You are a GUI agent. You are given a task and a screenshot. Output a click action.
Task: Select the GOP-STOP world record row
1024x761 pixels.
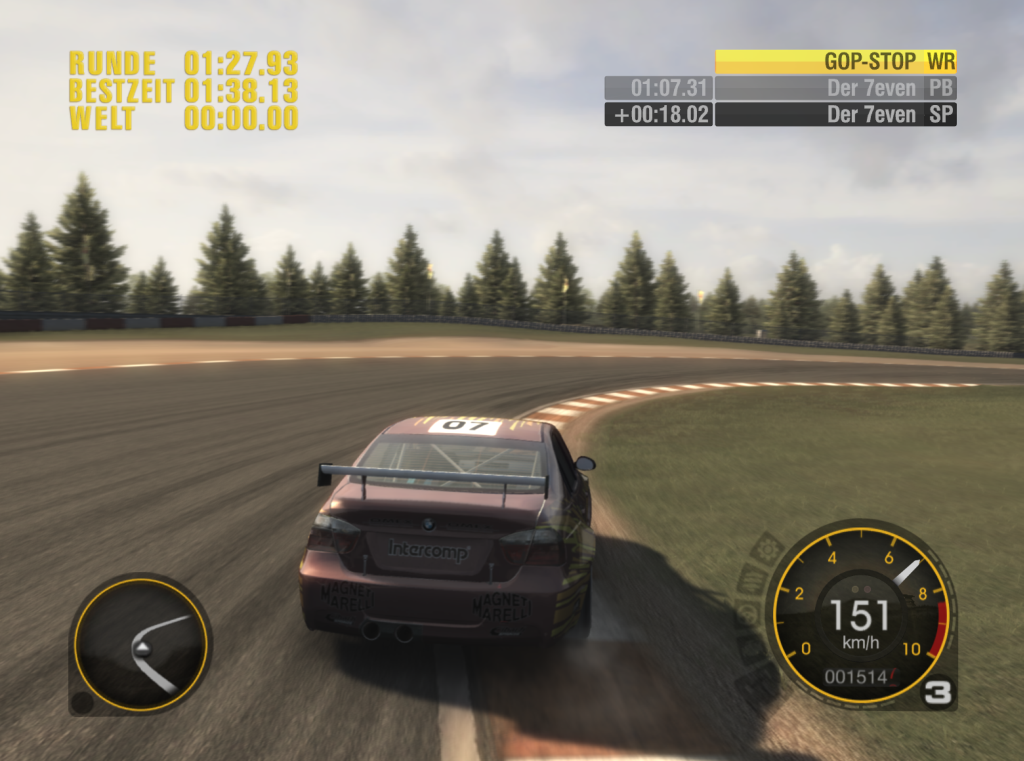pyautogui.click(x=836, y=61)
